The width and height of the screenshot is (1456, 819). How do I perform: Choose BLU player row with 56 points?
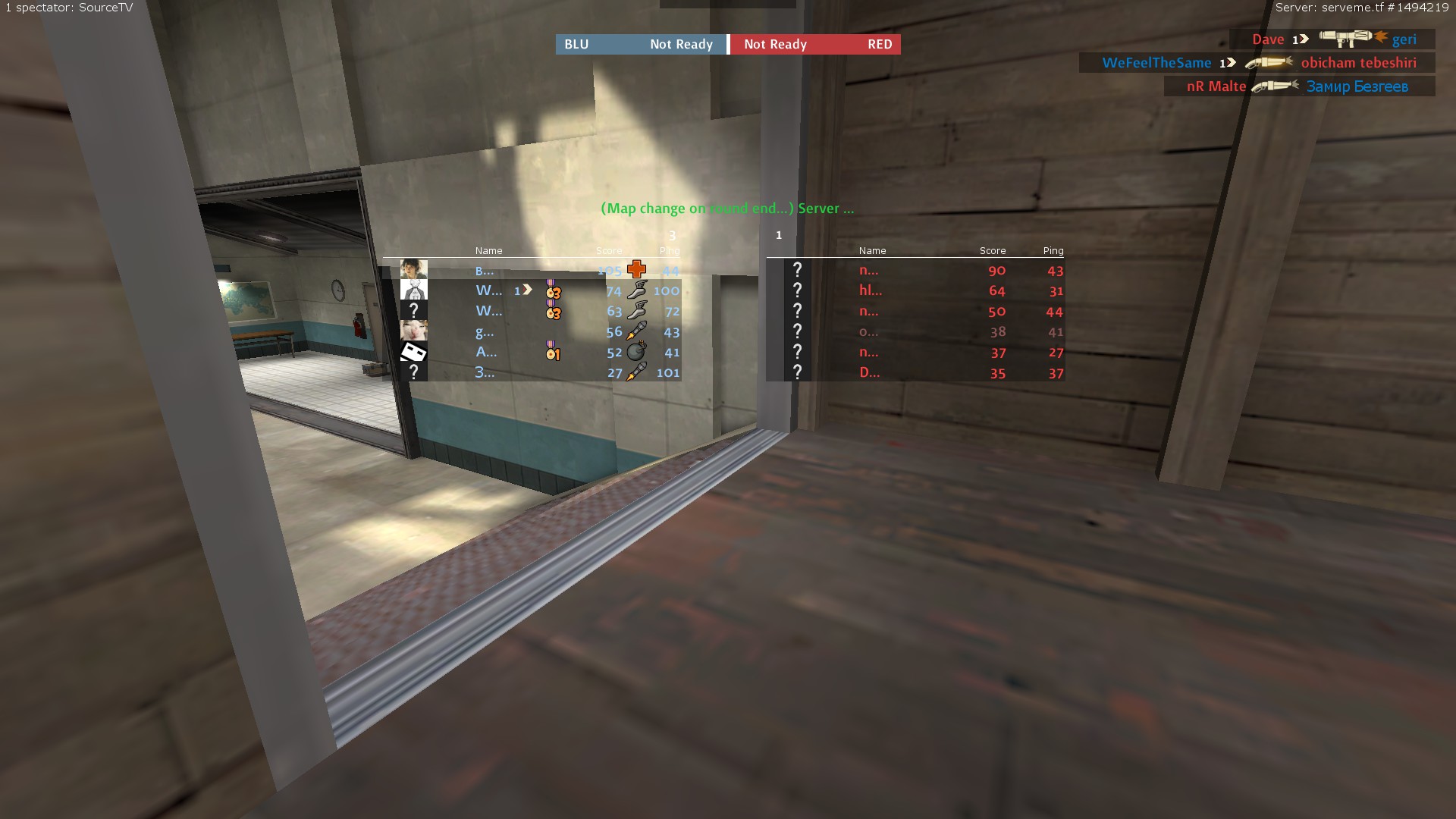(x=540, y=331)
